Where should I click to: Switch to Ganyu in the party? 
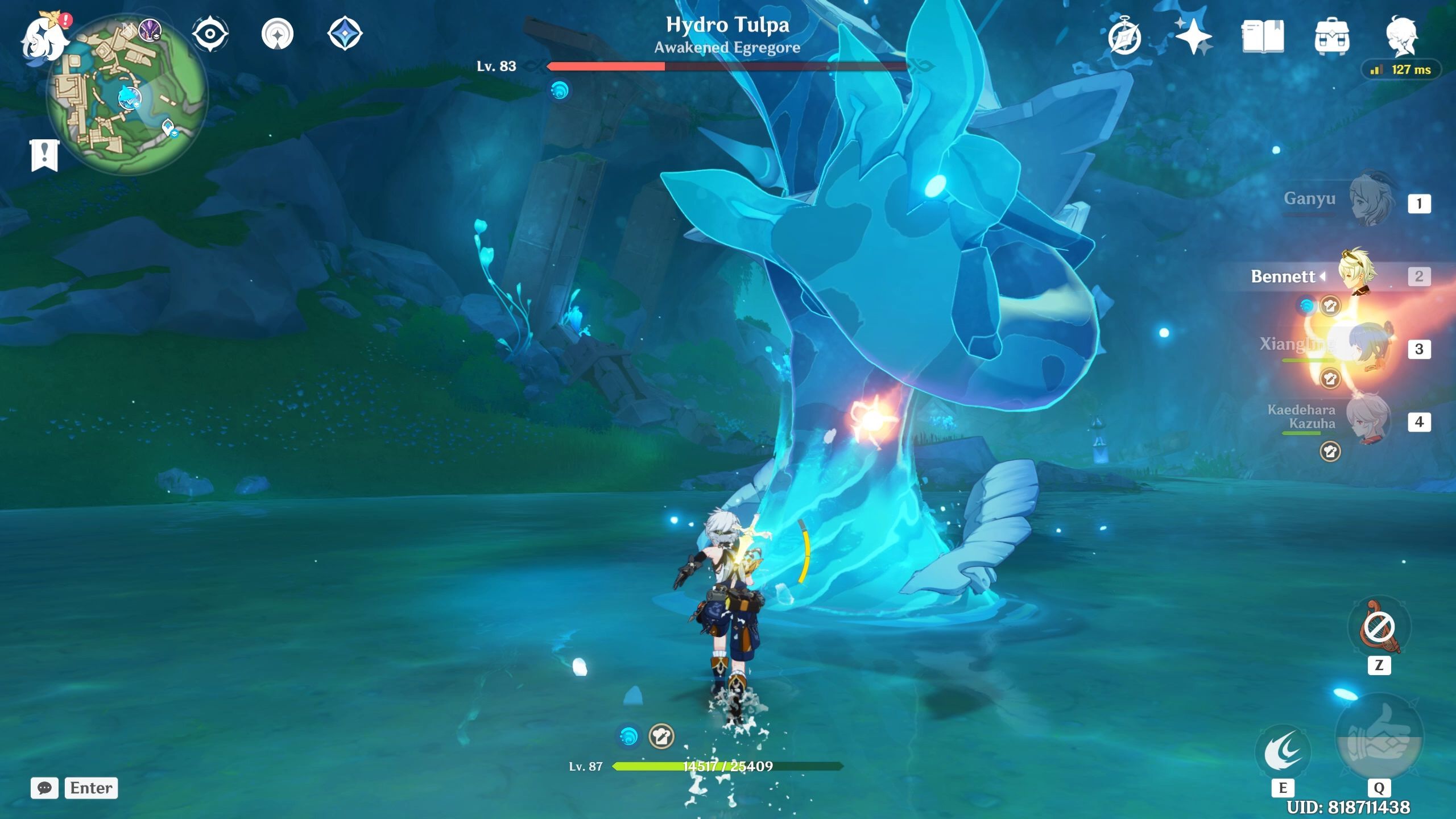click(x=1371, y=201)
